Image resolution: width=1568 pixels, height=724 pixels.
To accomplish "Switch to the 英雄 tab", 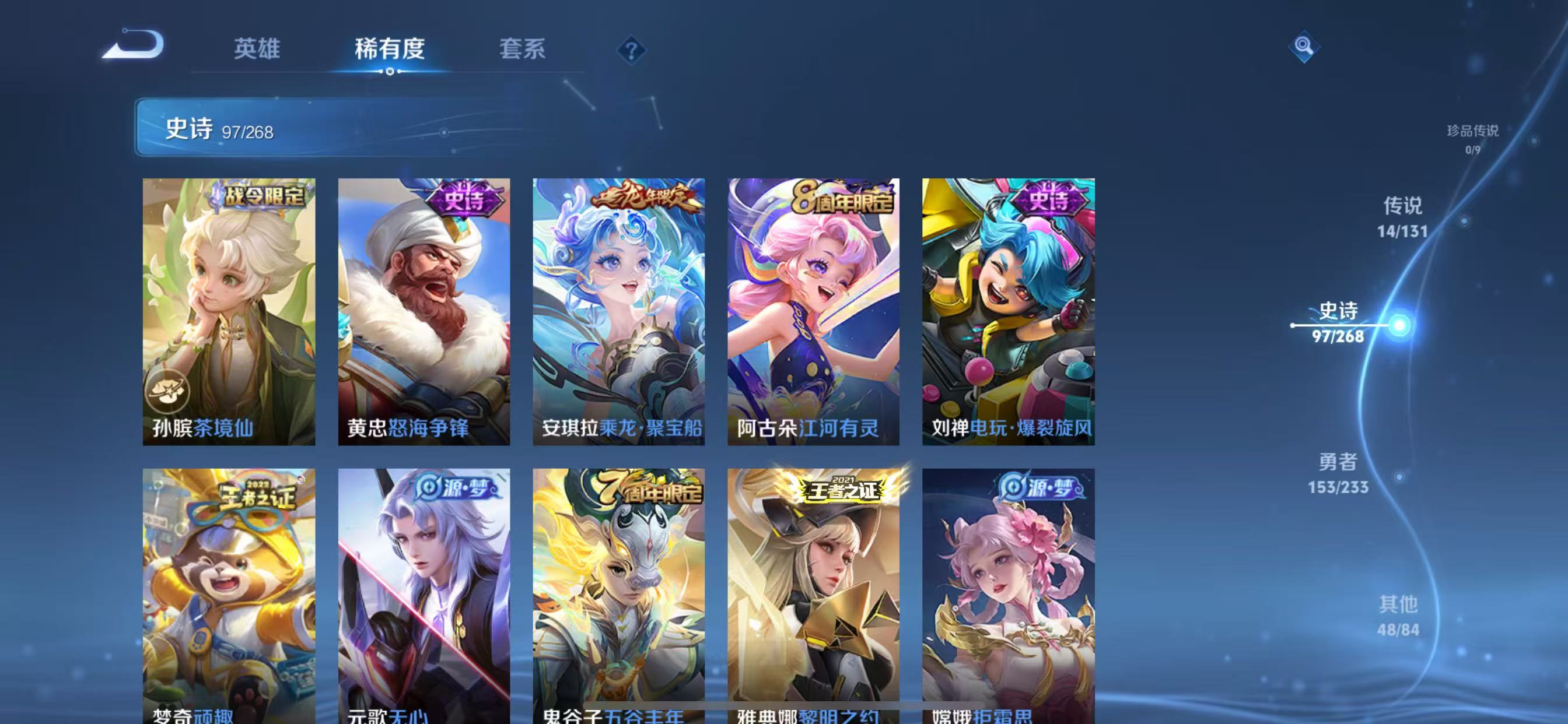I will 256,50.
